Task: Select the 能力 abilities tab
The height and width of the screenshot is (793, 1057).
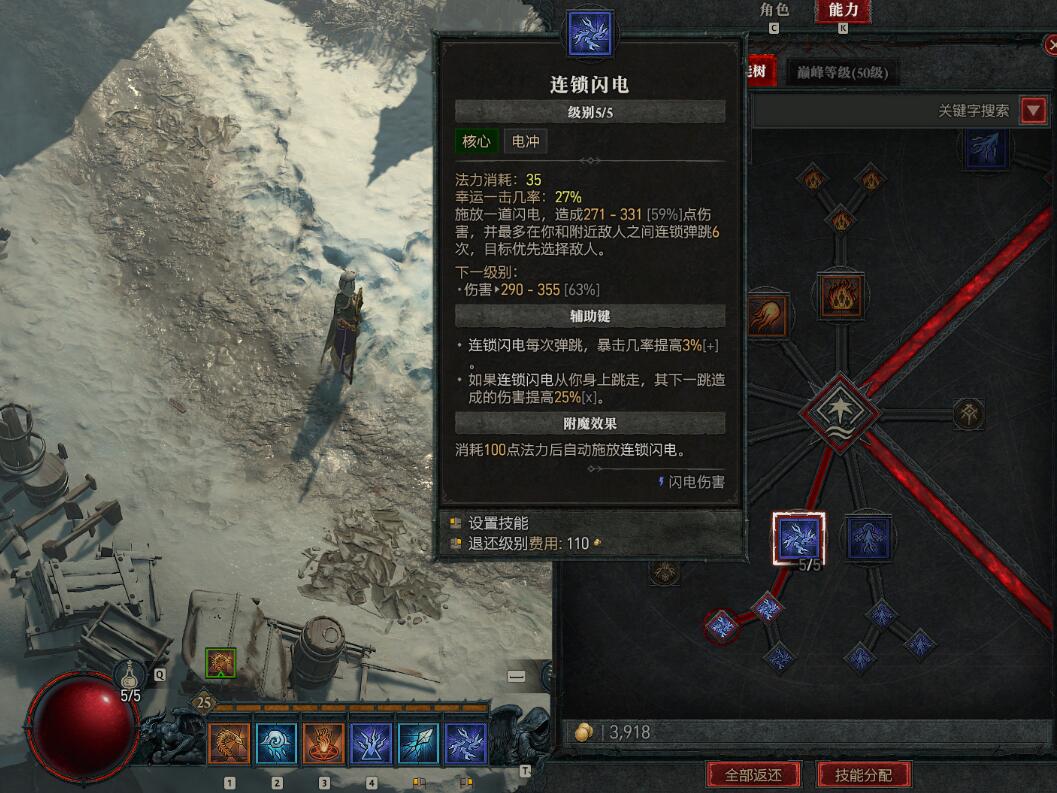Action: pyautogui.click(x=842, y=10)
